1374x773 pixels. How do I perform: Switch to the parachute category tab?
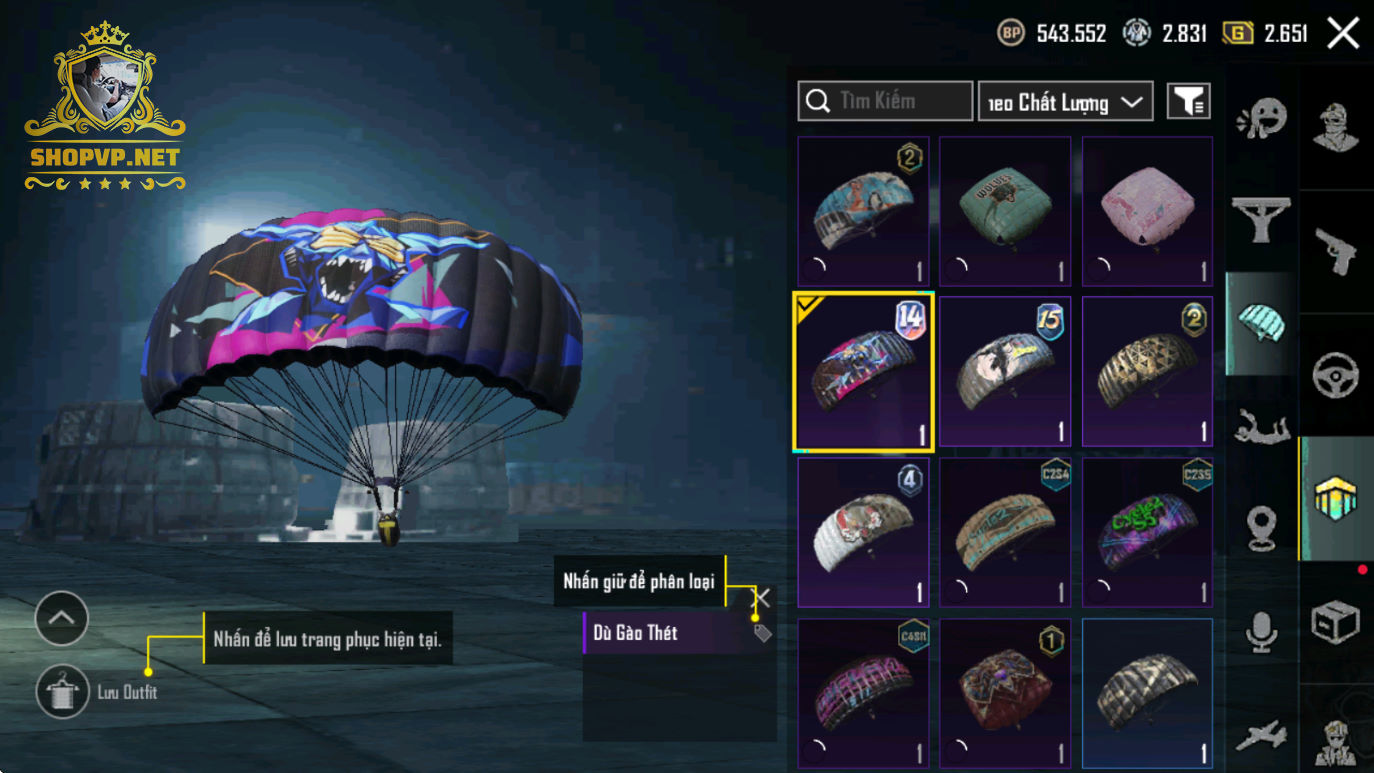click(x=1261, y=323)
